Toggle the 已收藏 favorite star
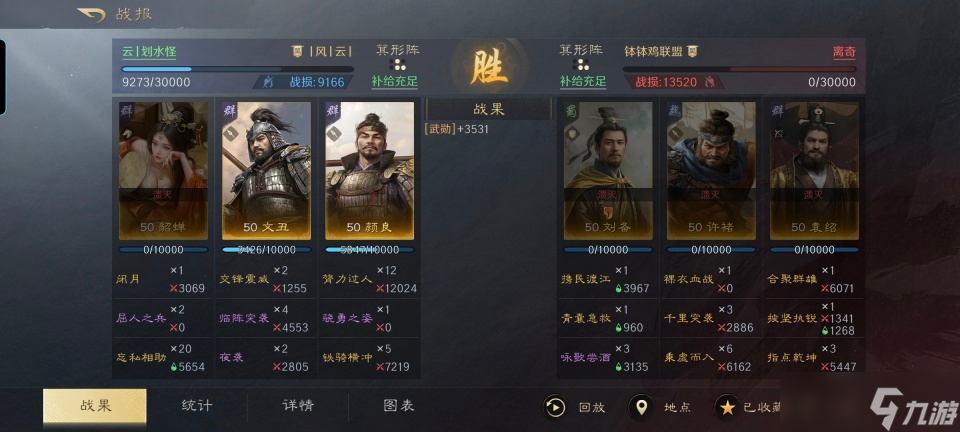 749,407
